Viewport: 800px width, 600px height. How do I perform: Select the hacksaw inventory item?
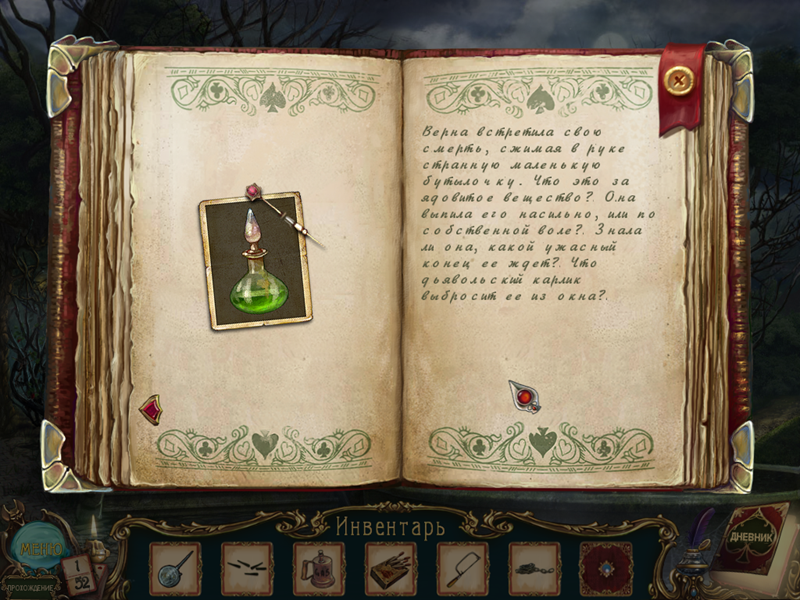click(462, 570)
